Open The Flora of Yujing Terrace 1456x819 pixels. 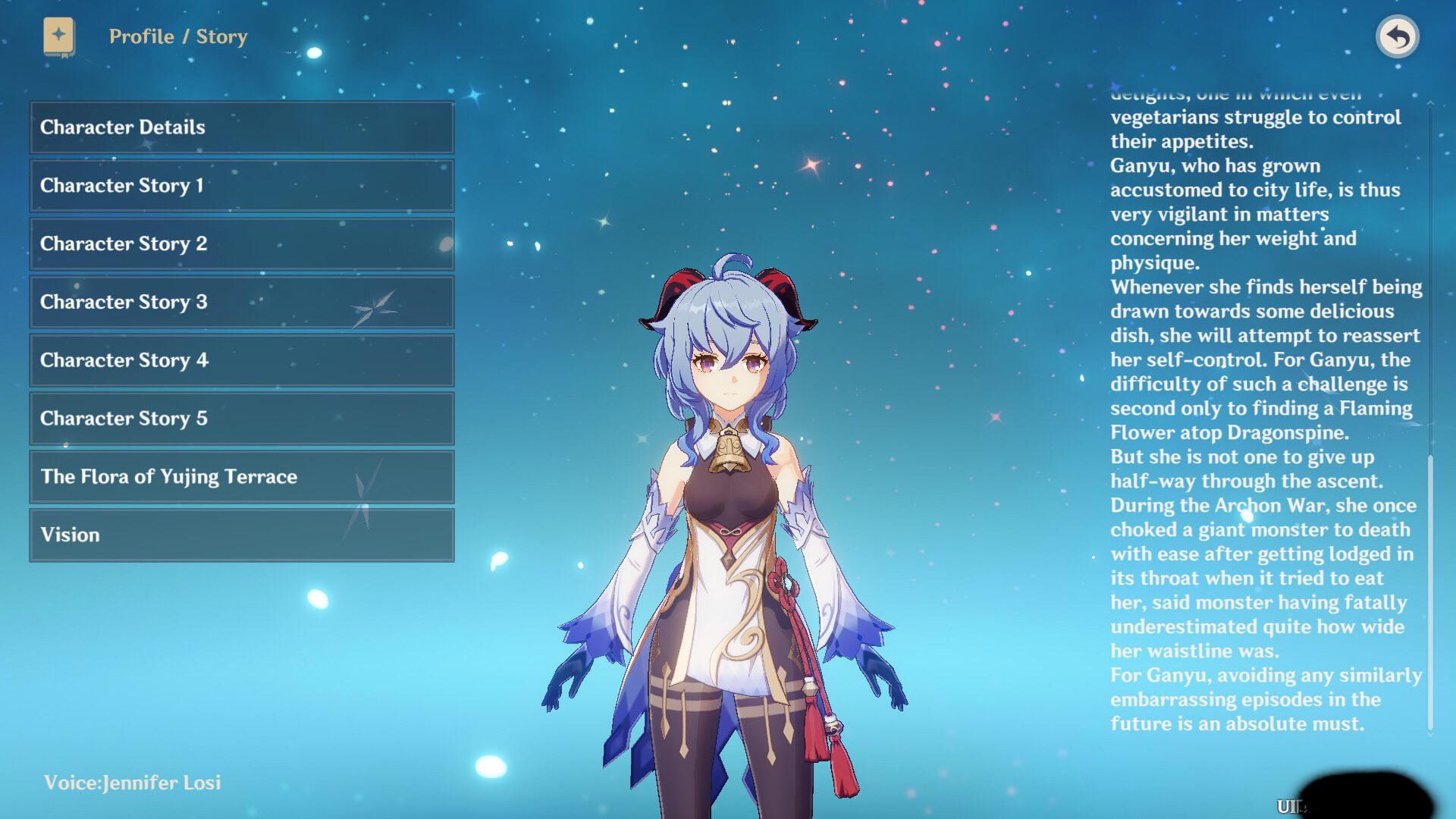tap(242, 477)
